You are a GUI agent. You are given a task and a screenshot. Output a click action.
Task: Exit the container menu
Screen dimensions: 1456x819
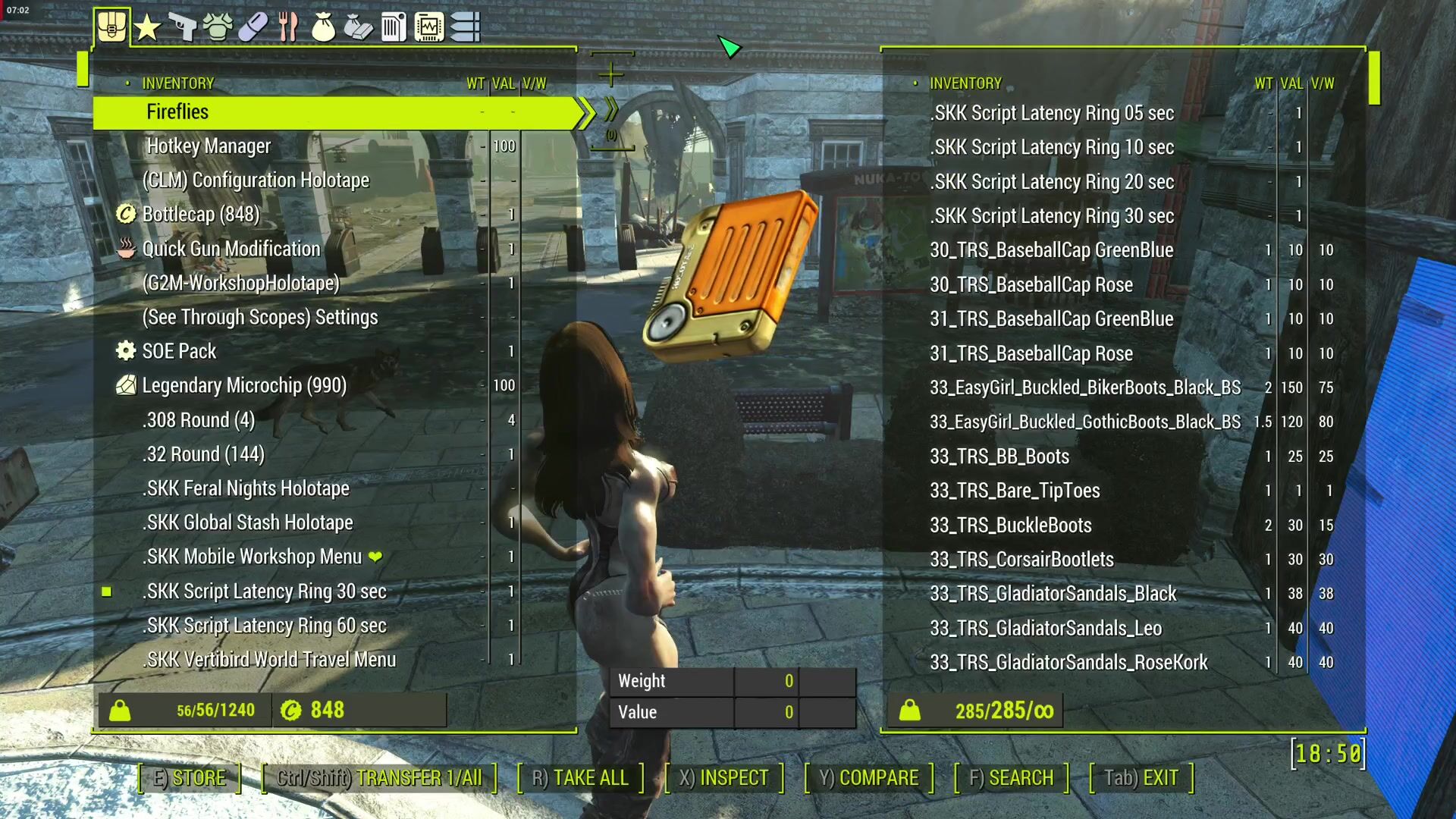[1141, 778]
